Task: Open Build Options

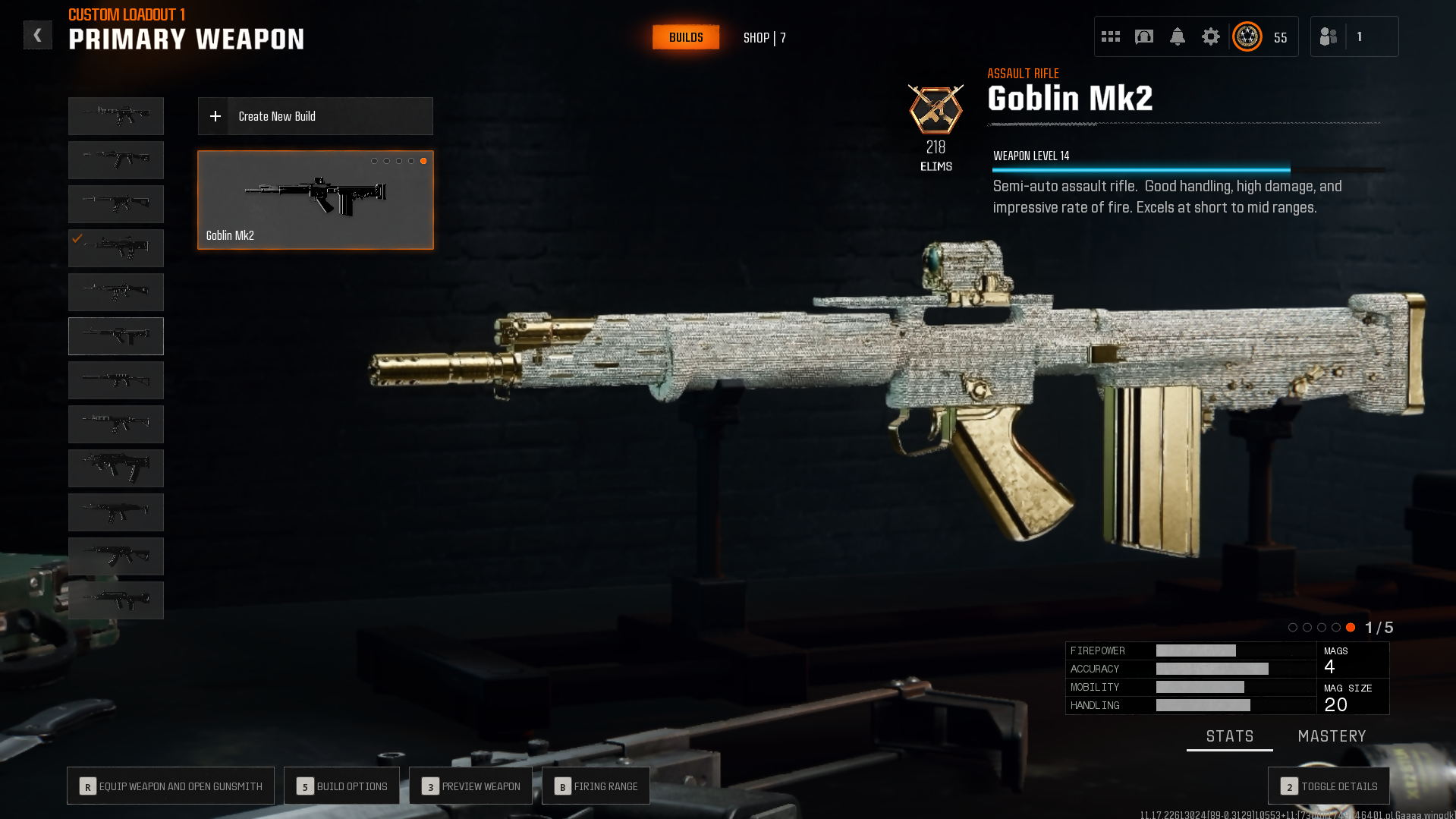Action: (x=341, y=786)
